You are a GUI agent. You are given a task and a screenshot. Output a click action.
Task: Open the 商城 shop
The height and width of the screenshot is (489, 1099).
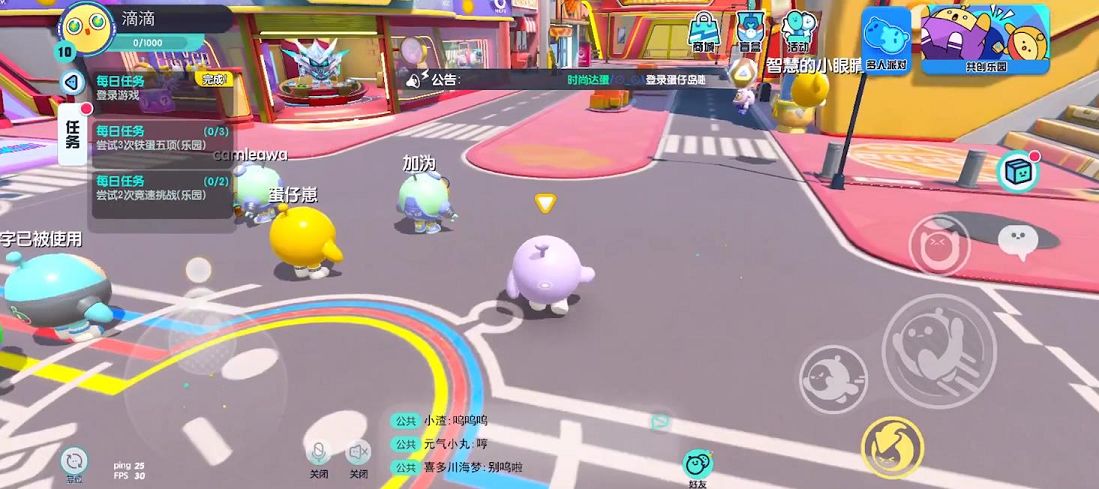703,33
